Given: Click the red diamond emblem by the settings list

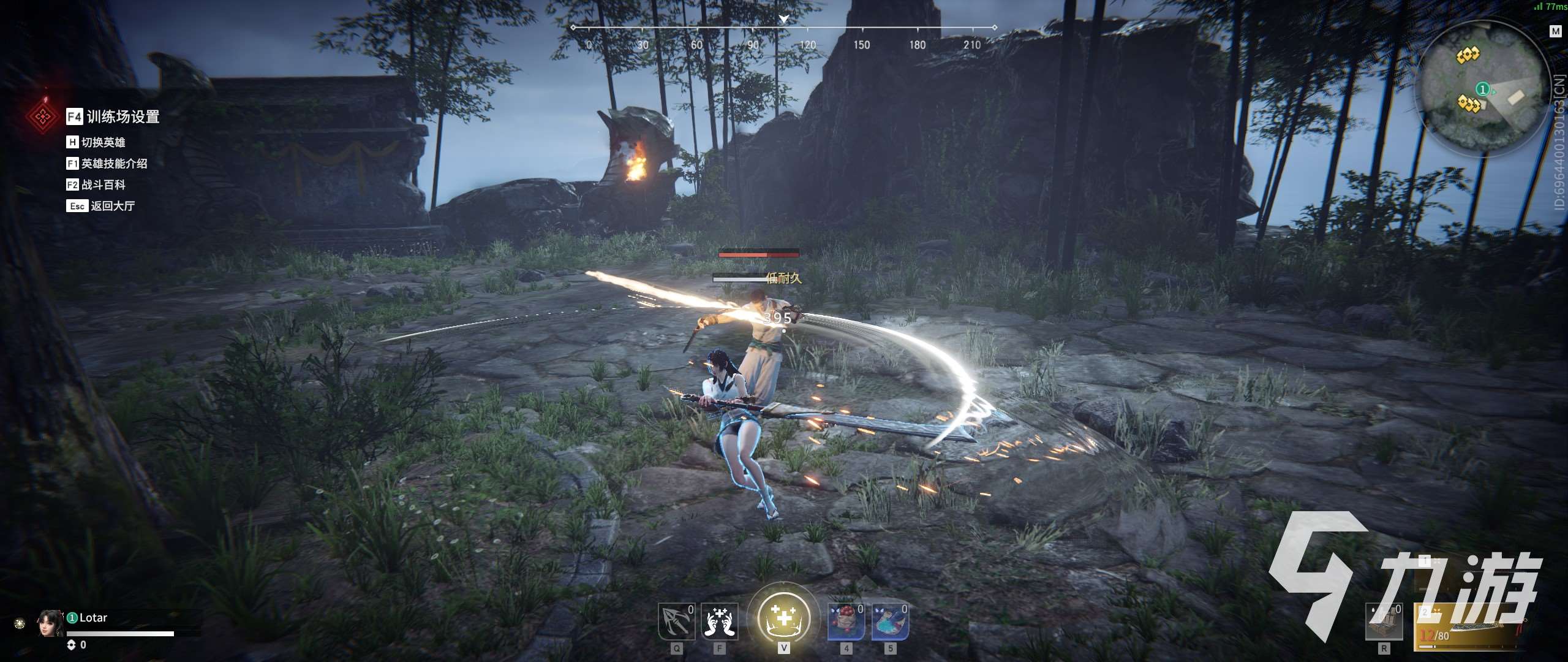Looking at the screenshot, I should coord(42,116).
